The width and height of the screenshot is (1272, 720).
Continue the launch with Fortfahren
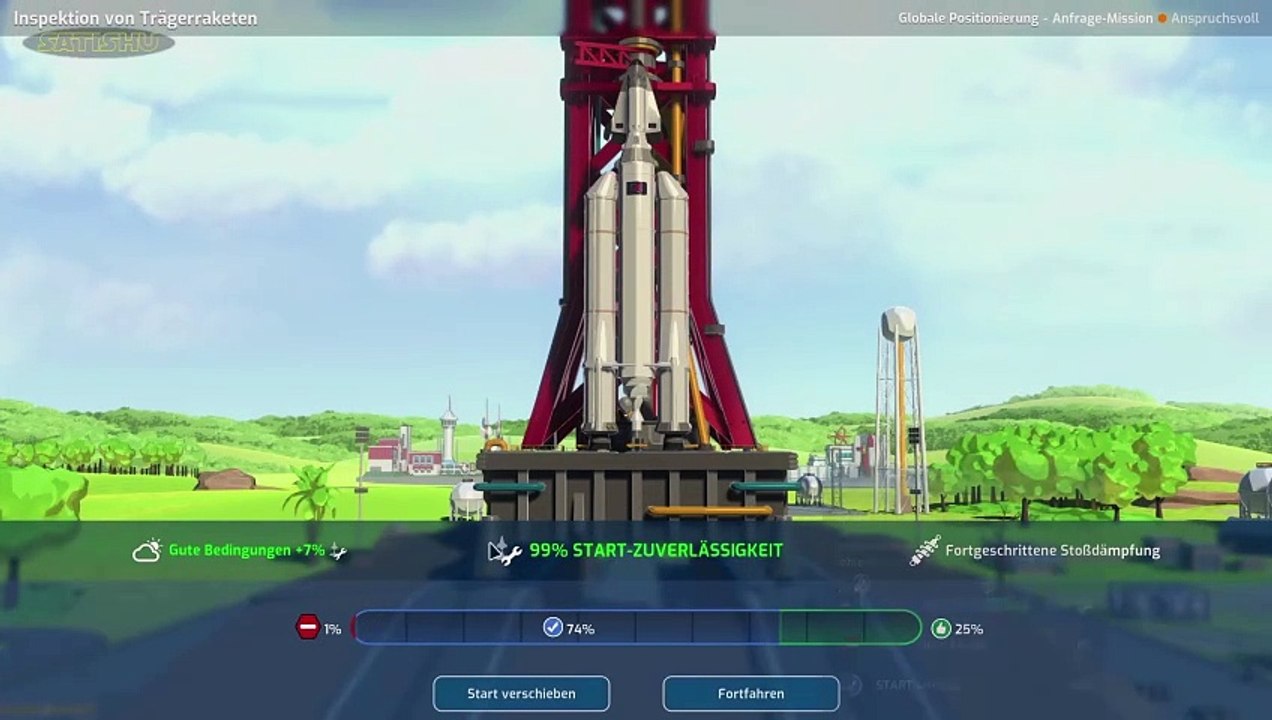click(751, 693)
